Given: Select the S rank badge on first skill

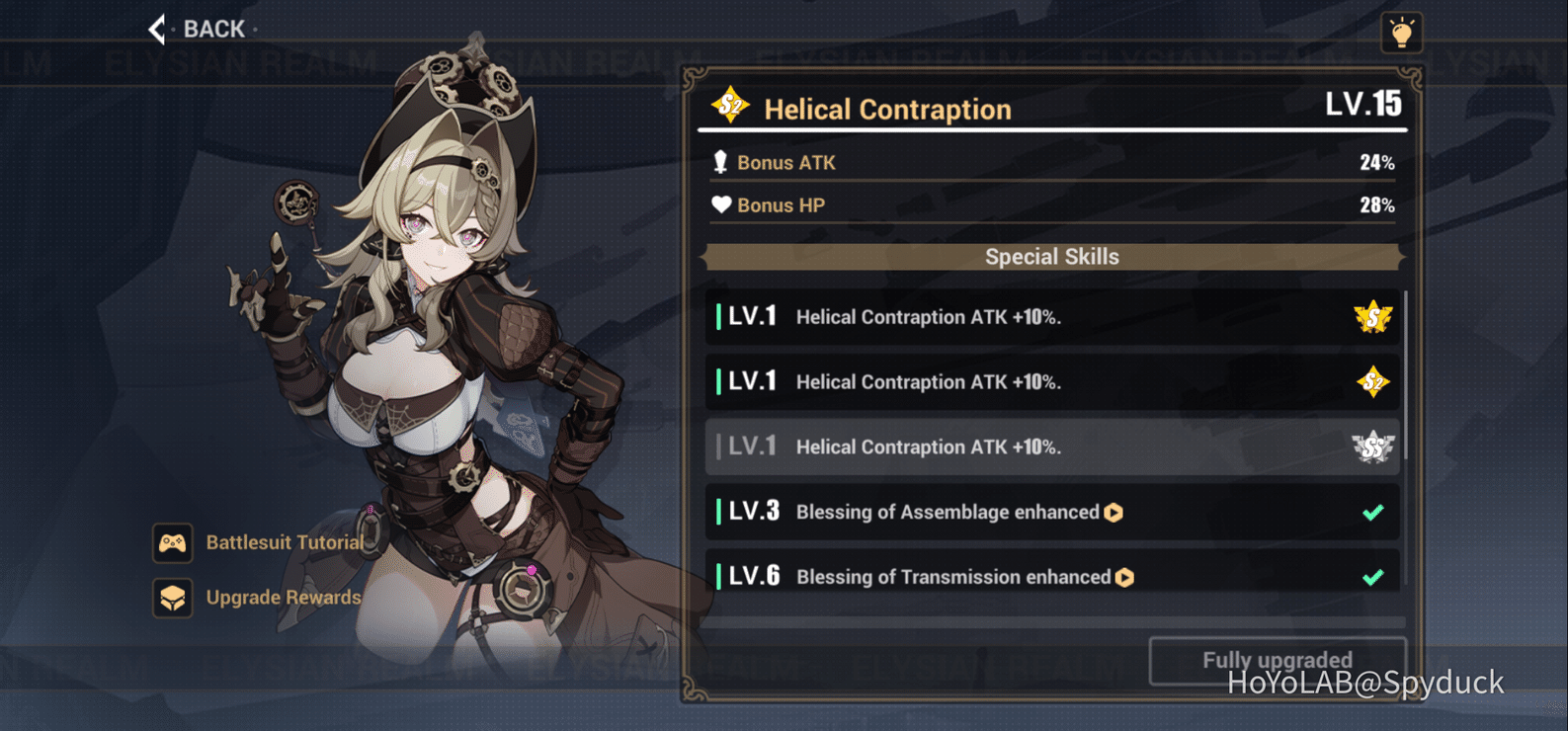Looking at the screenshot, I should click(x=1375, y=316).
